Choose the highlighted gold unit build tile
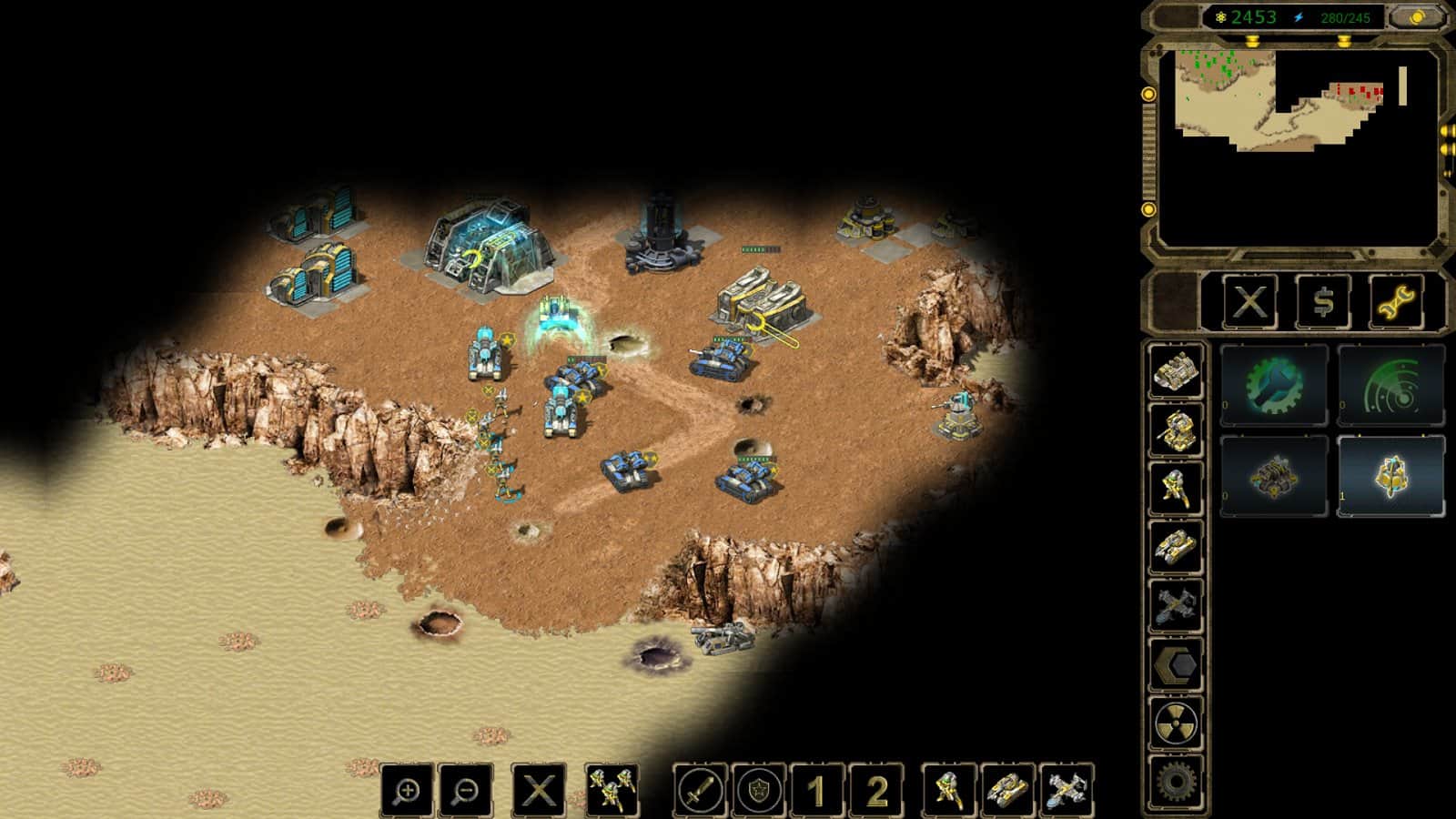The image size is (1456, 819). coord(1390,476)
